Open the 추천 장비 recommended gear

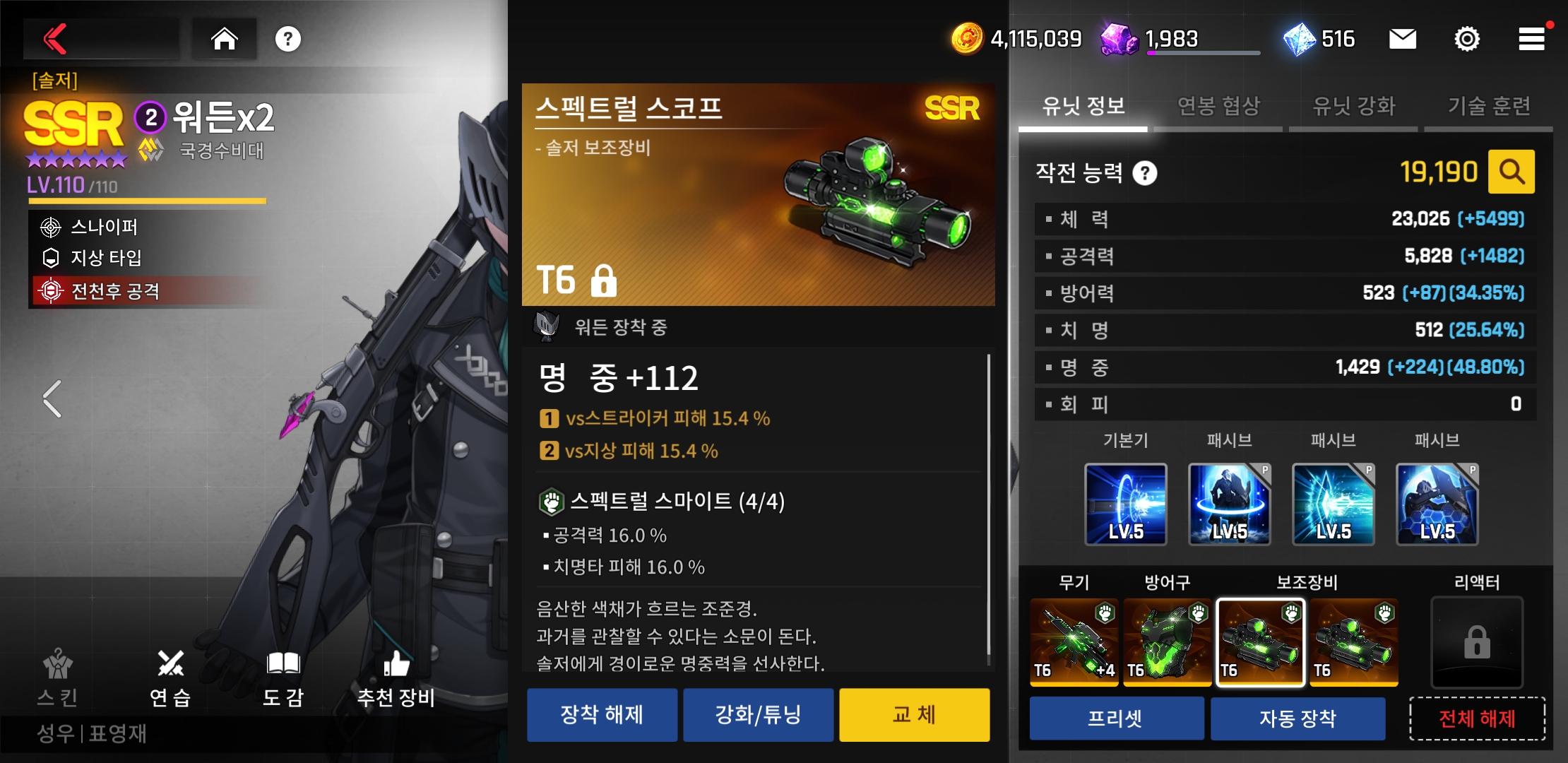(x=396, y=678)
